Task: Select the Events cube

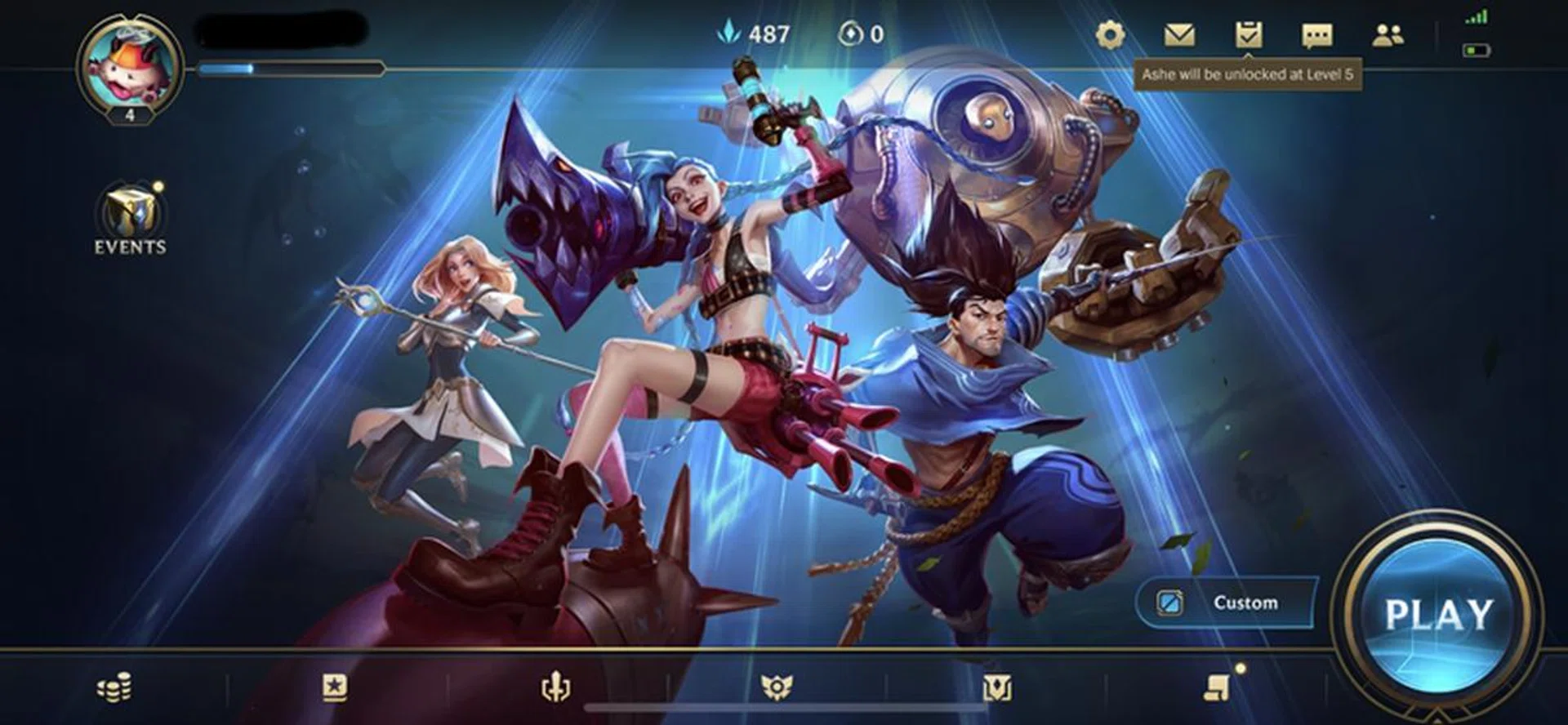Action: [x=131, y=211]
